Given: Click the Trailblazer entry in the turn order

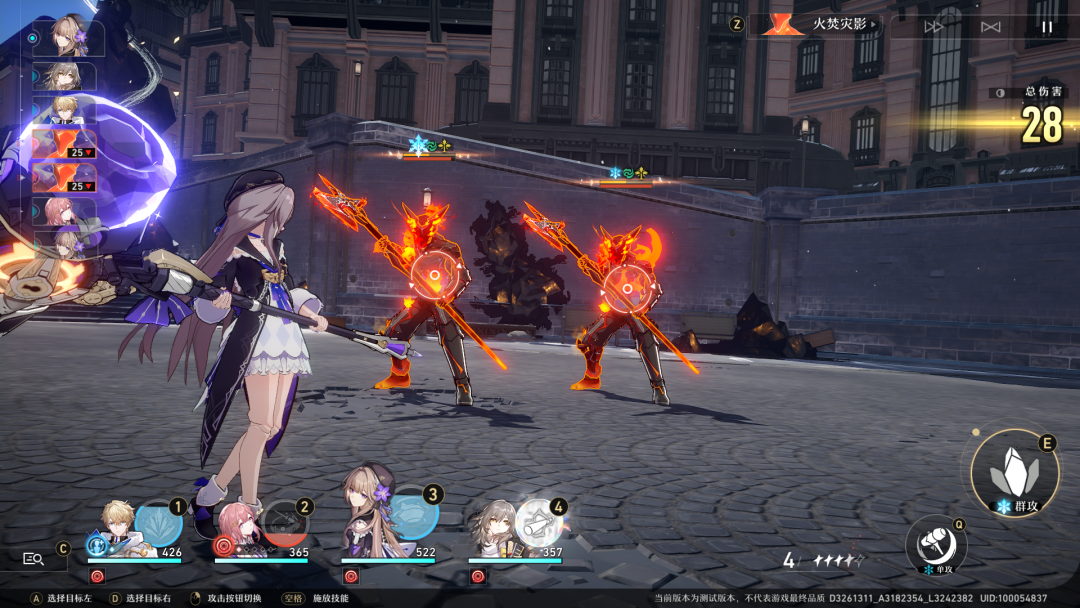Looking at the screenshot, I should click(69, 76).
